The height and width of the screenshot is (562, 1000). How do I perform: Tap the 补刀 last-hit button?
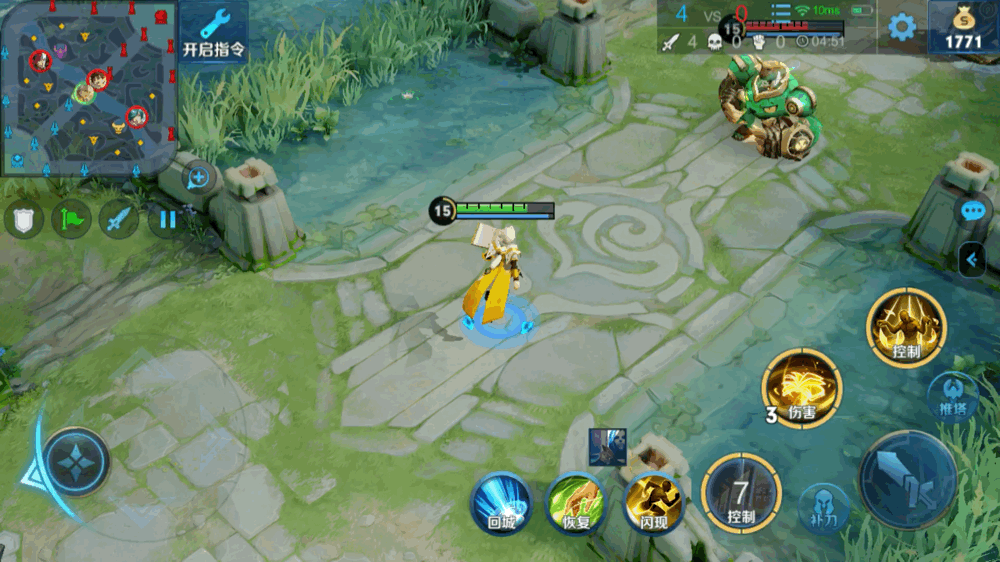[824, 508]
